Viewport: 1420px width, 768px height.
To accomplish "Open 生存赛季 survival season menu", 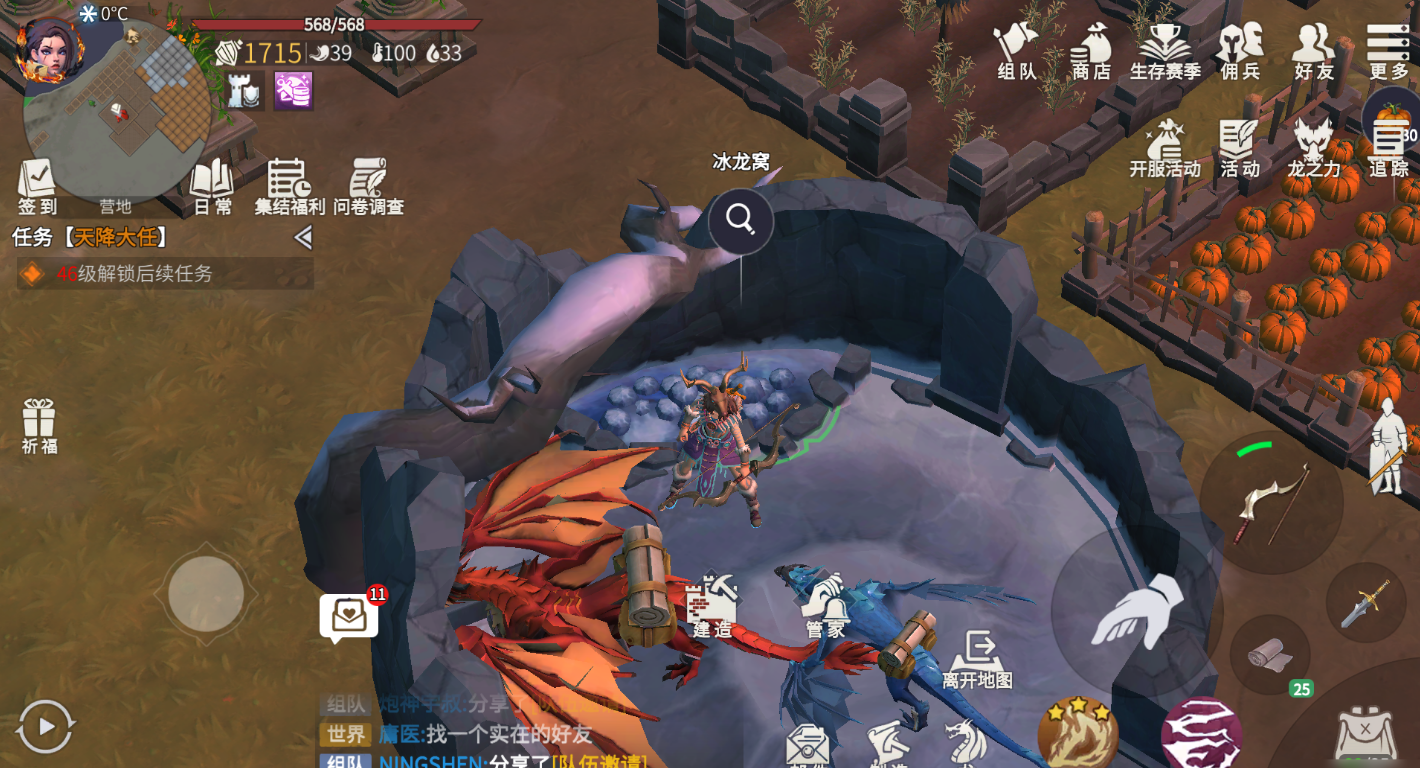I will 1165,50.
